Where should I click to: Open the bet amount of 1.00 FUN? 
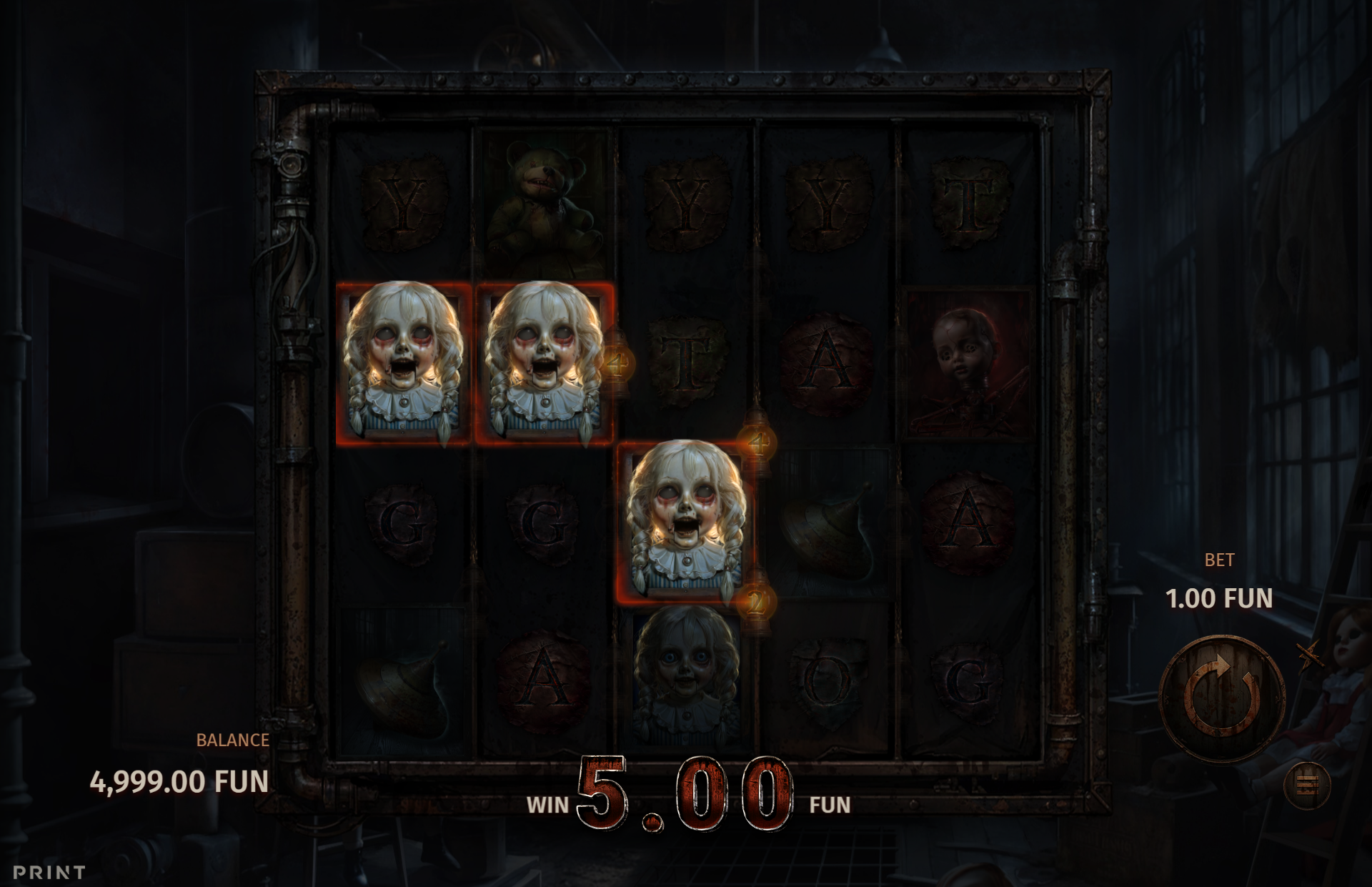pyautogui.click(x=1219, y=598)
